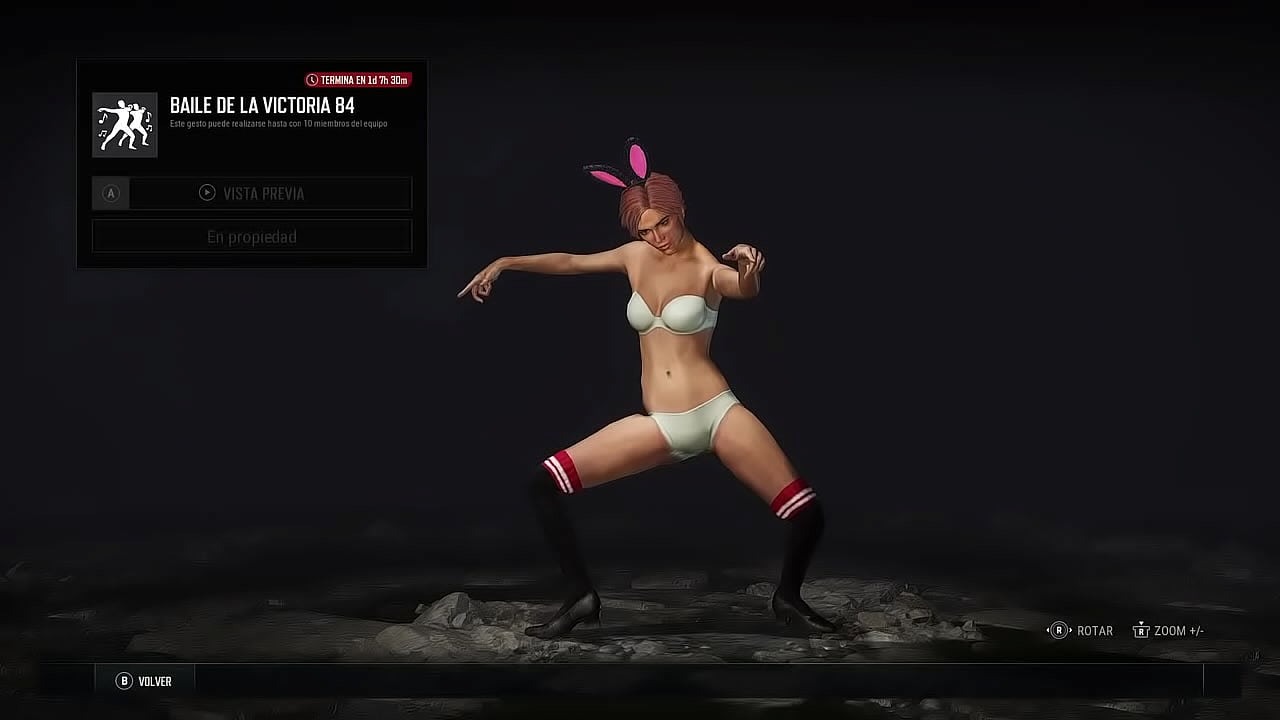Click the play icon beside VISTA PREVIA

coord(208,193)
